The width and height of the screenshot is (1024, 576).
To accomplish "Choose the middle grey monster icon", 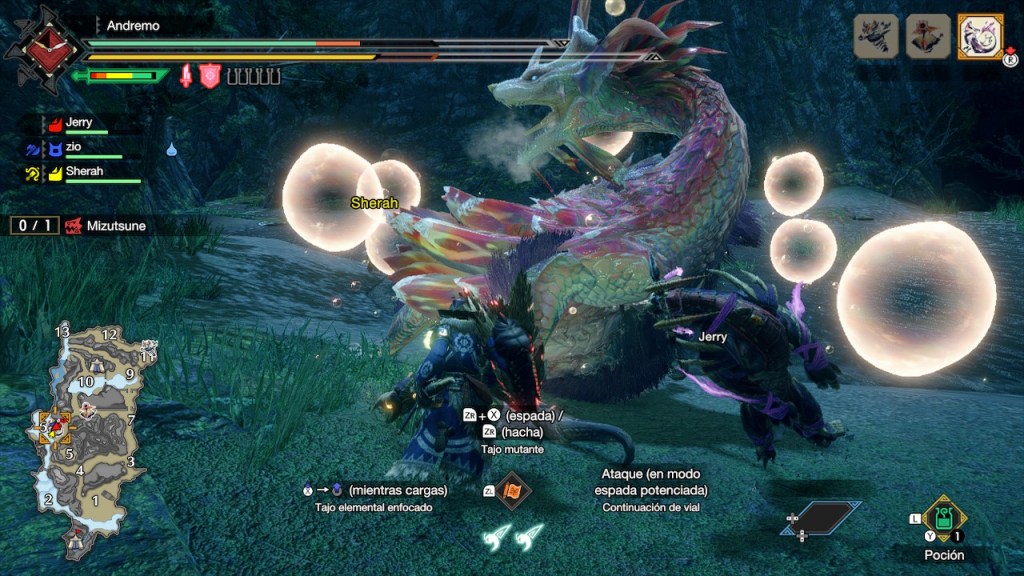I will pyautogui.click(x=927, y=36).
